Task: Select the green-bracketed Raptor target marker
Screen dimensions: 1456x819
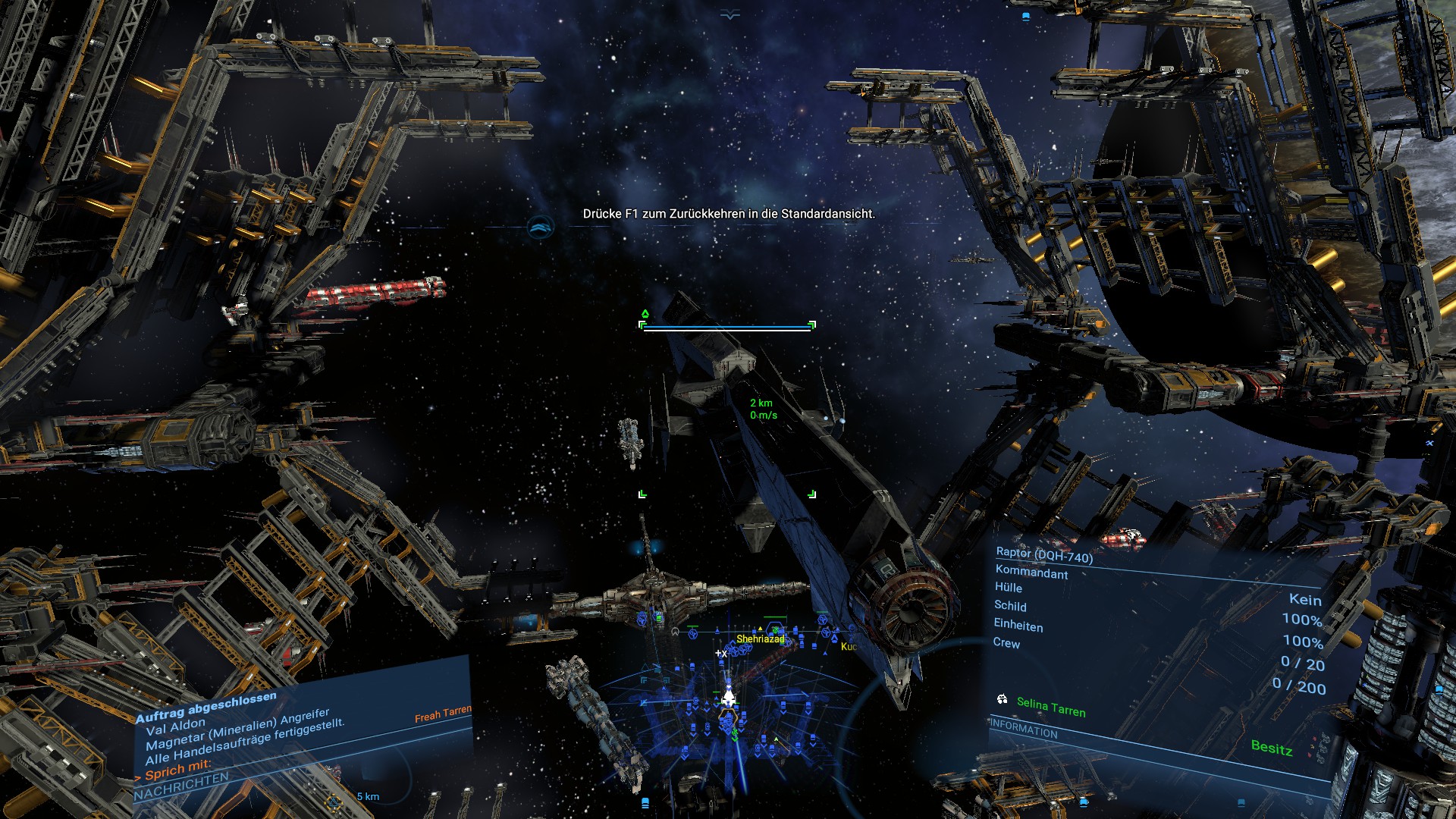Action: point(727,409)
